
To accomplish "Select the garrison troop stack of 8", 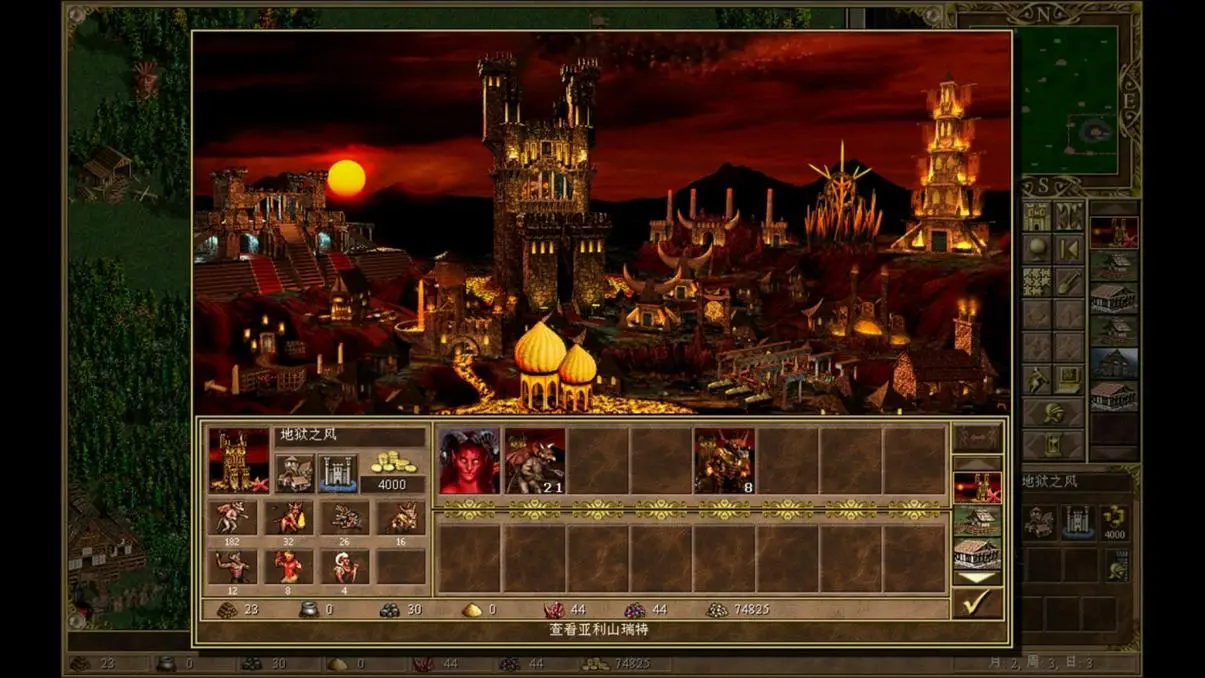I will 724,461.
